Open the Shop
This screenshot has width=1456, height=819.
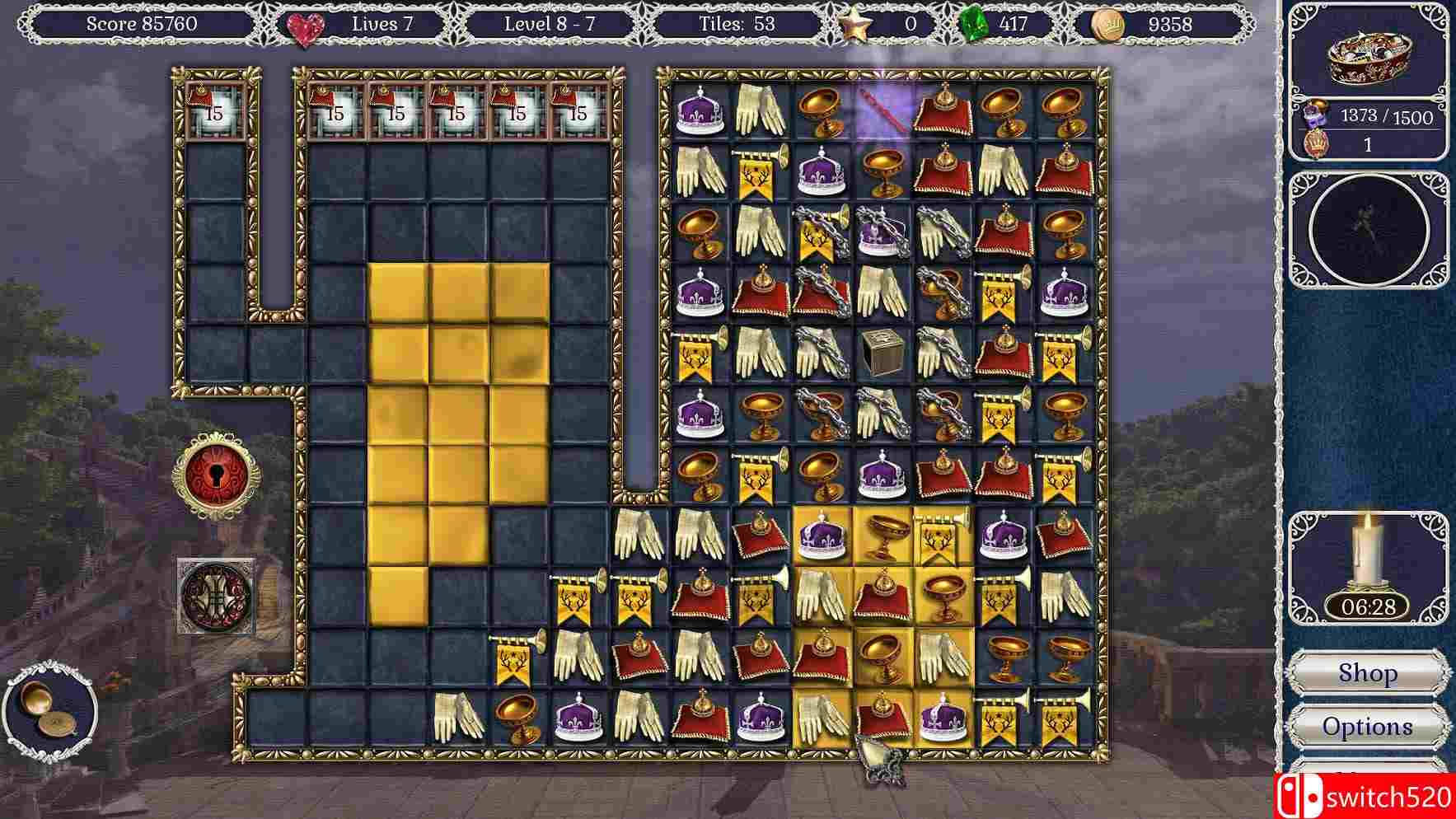[x=1368, y=672]
